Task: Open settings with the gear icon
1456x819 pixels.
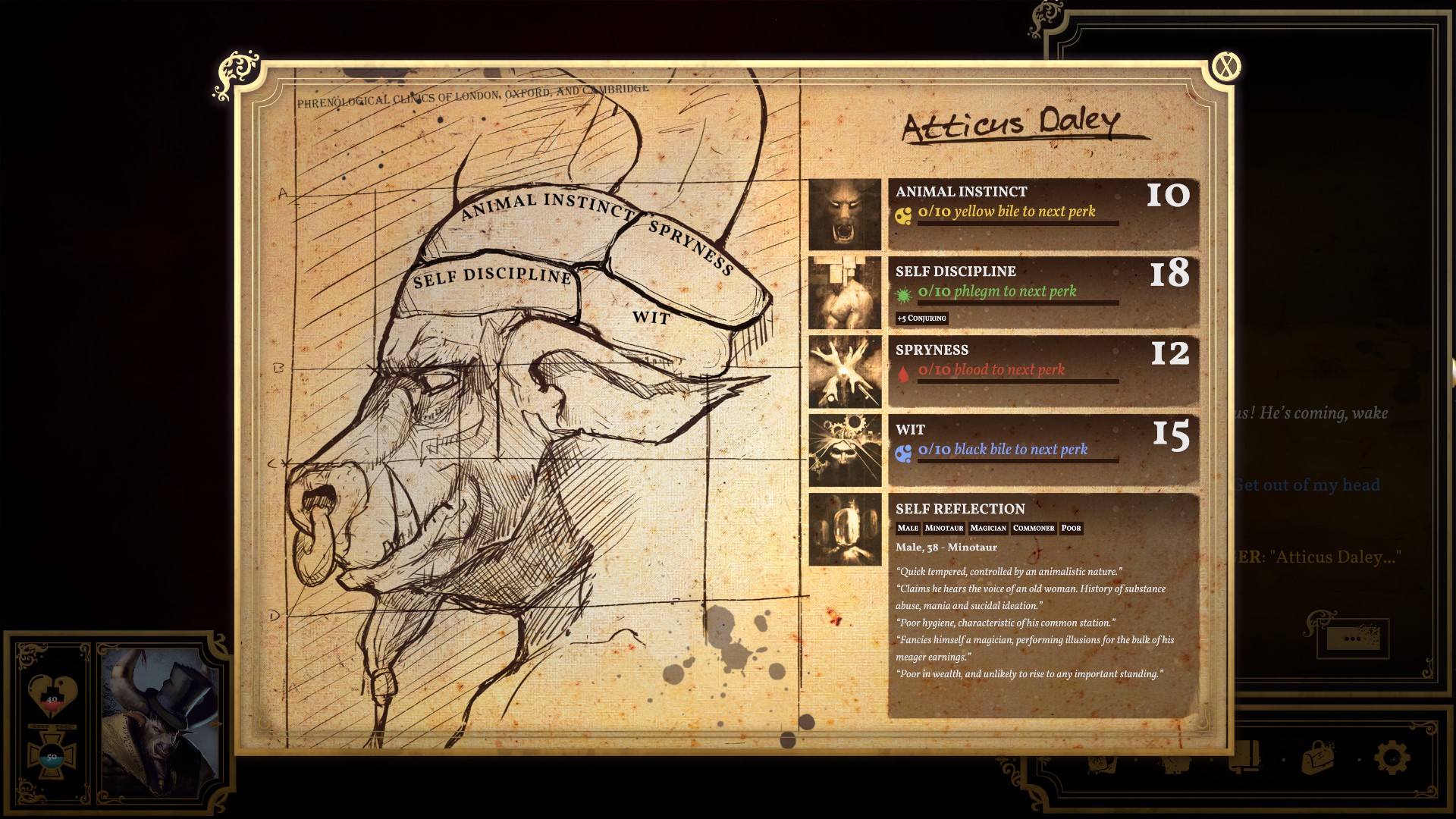Action: coord(1392,757)
